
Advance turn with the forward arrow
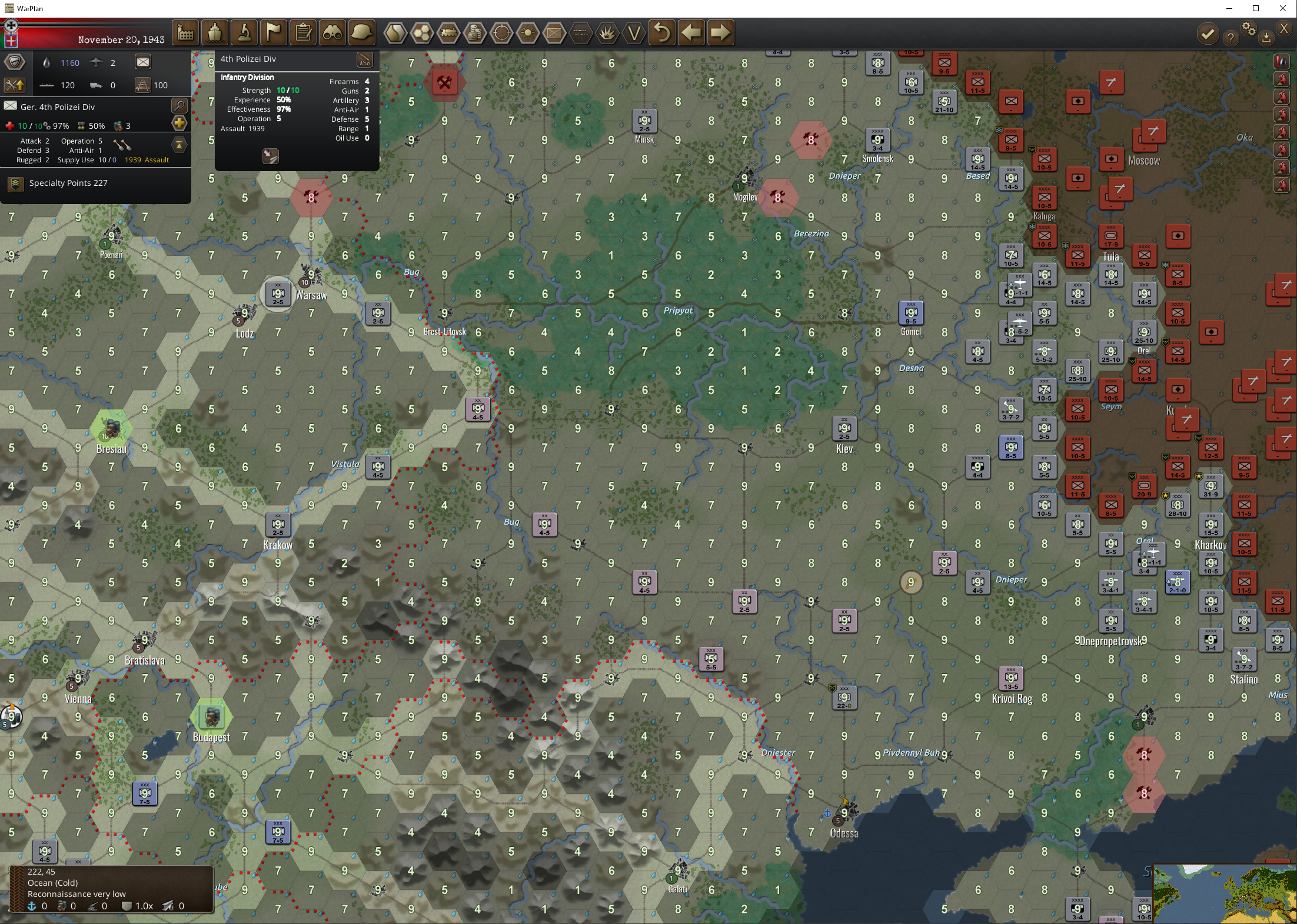point(721,32)
